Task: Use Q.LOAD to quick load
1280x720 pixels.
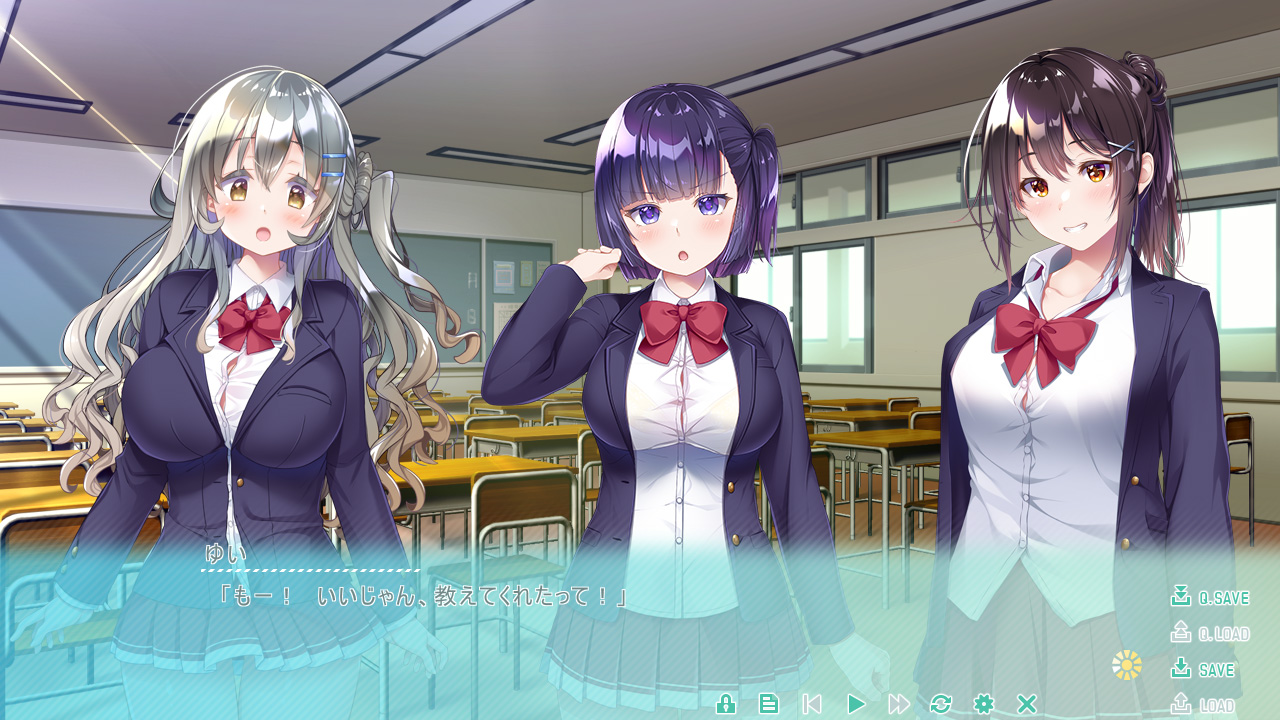Action: click(x=1210, y=634)
